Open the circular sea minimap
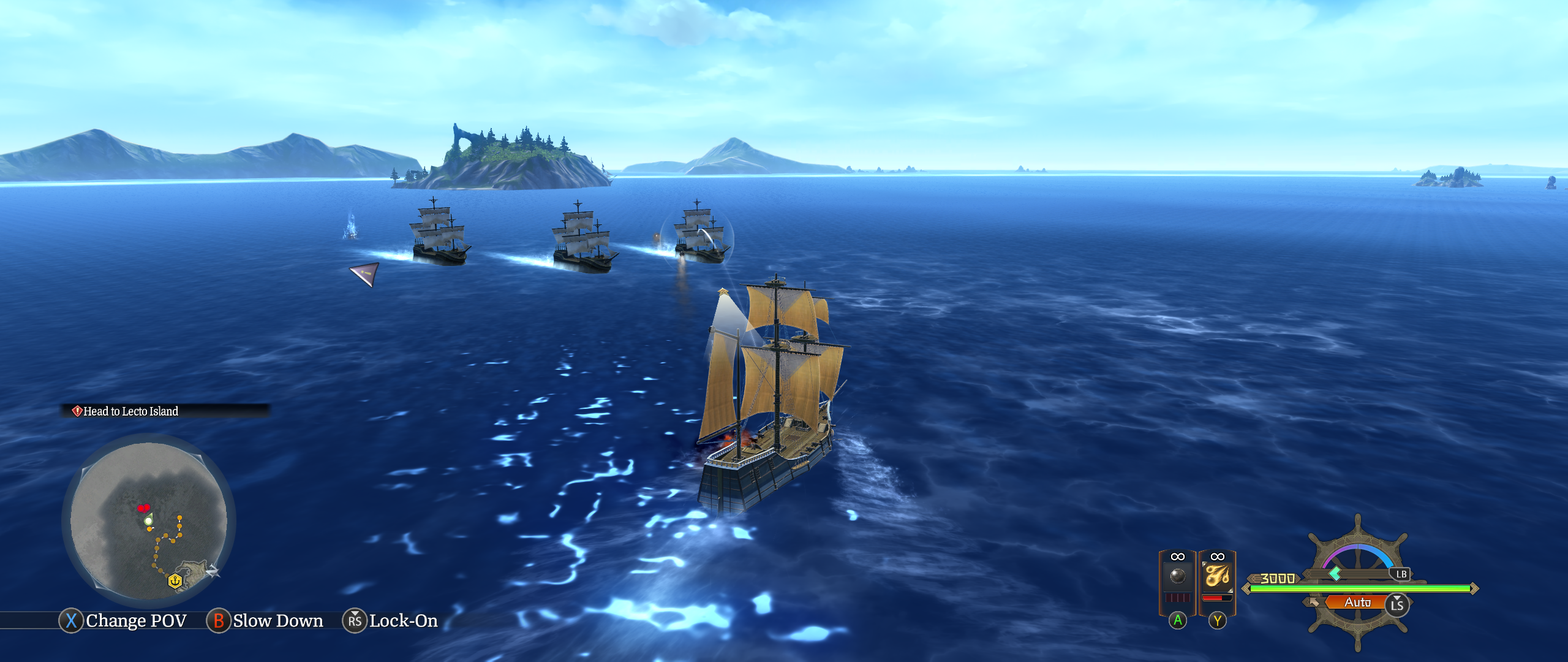 (149, 521)
